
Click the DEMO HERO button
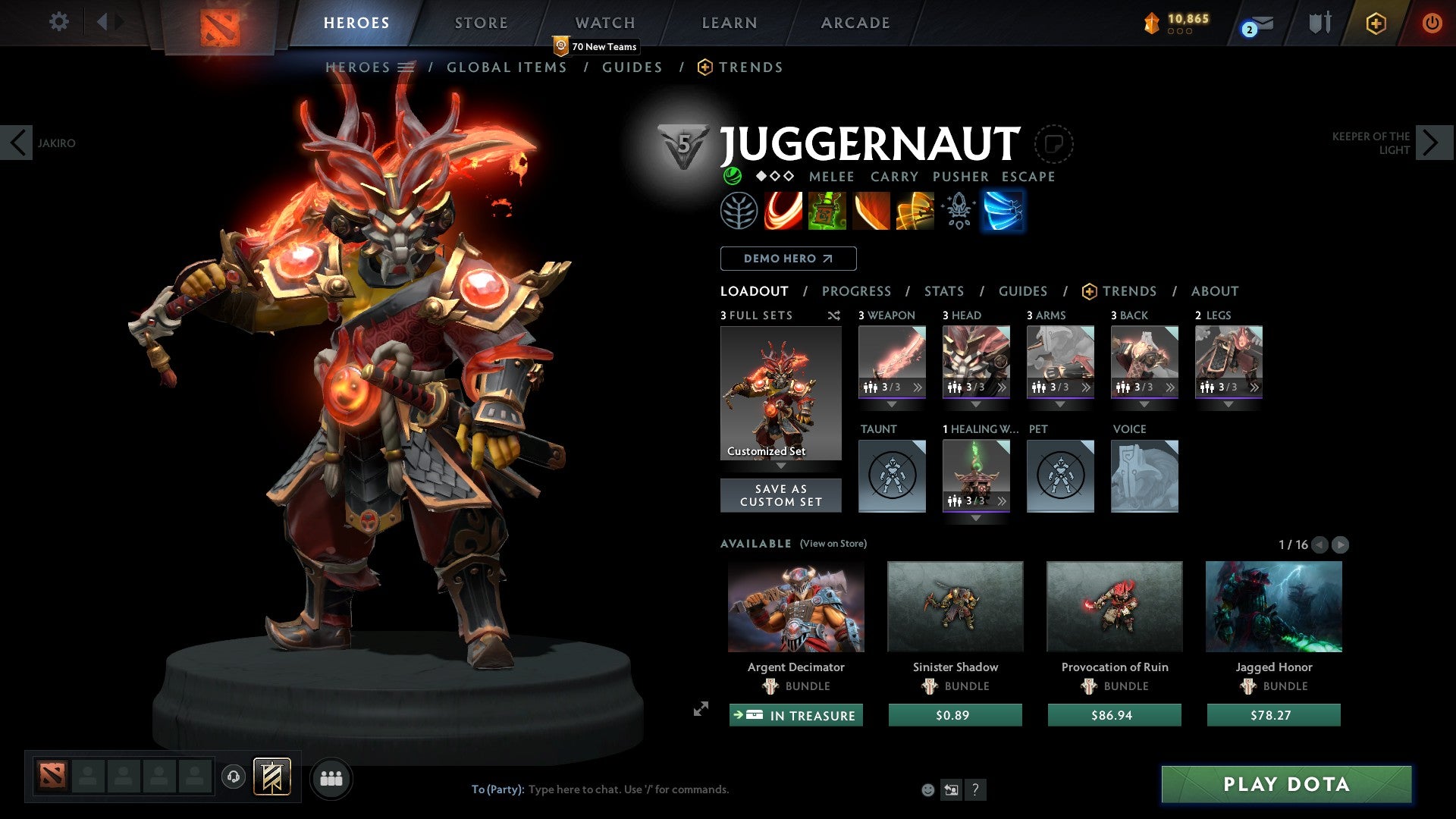click(x=787, y=259)
